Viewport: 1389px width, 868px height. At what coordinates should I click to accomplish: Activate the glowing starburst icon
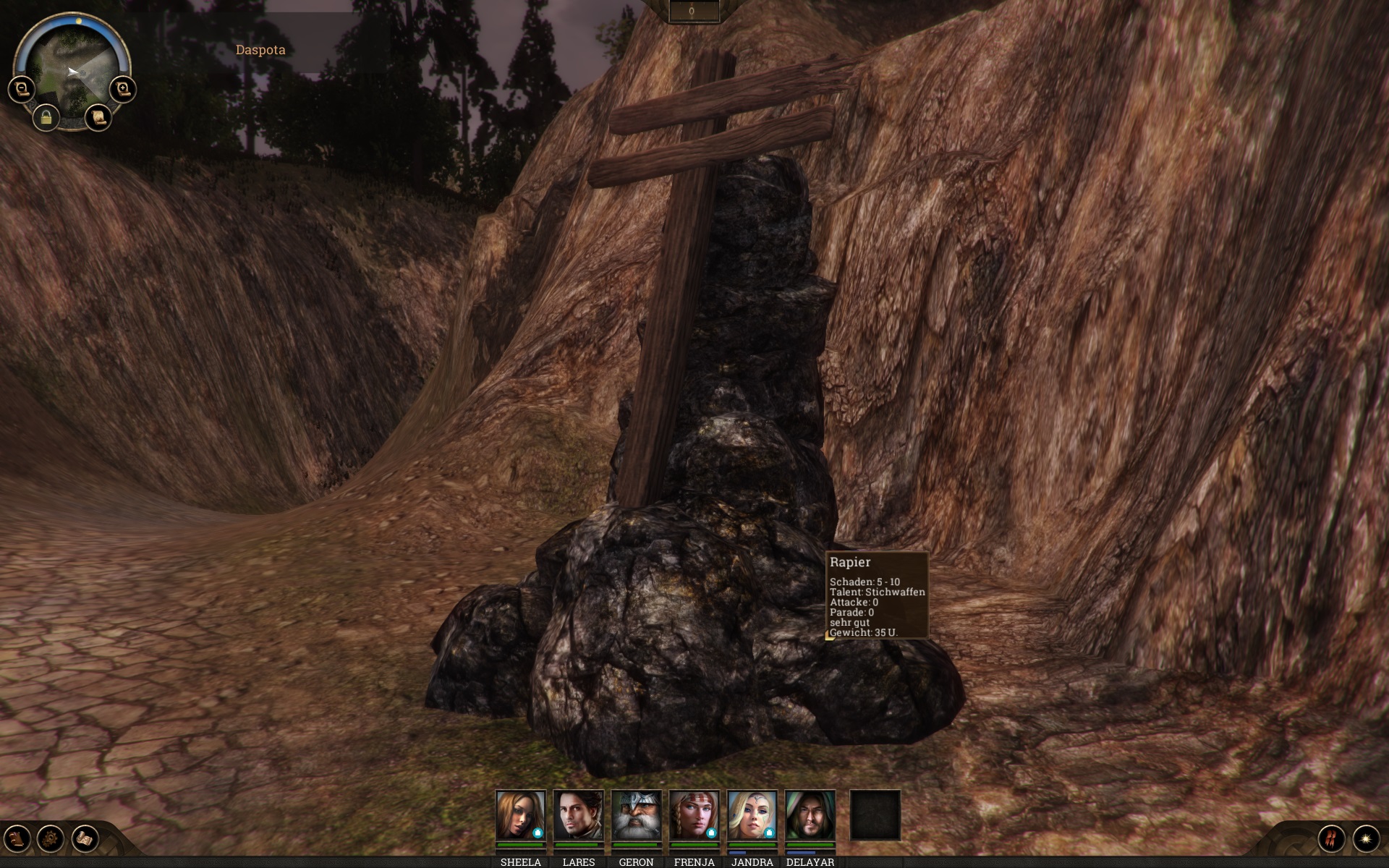tap(1366, 838)
